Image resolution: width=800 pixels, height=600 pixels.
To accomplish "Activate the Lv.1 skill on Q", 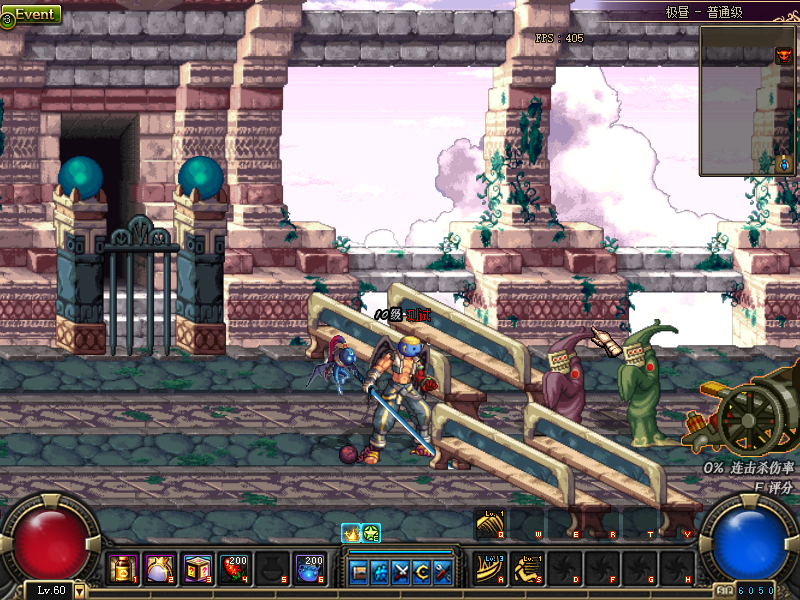I will pyautogui.click(x=490, y=524).
